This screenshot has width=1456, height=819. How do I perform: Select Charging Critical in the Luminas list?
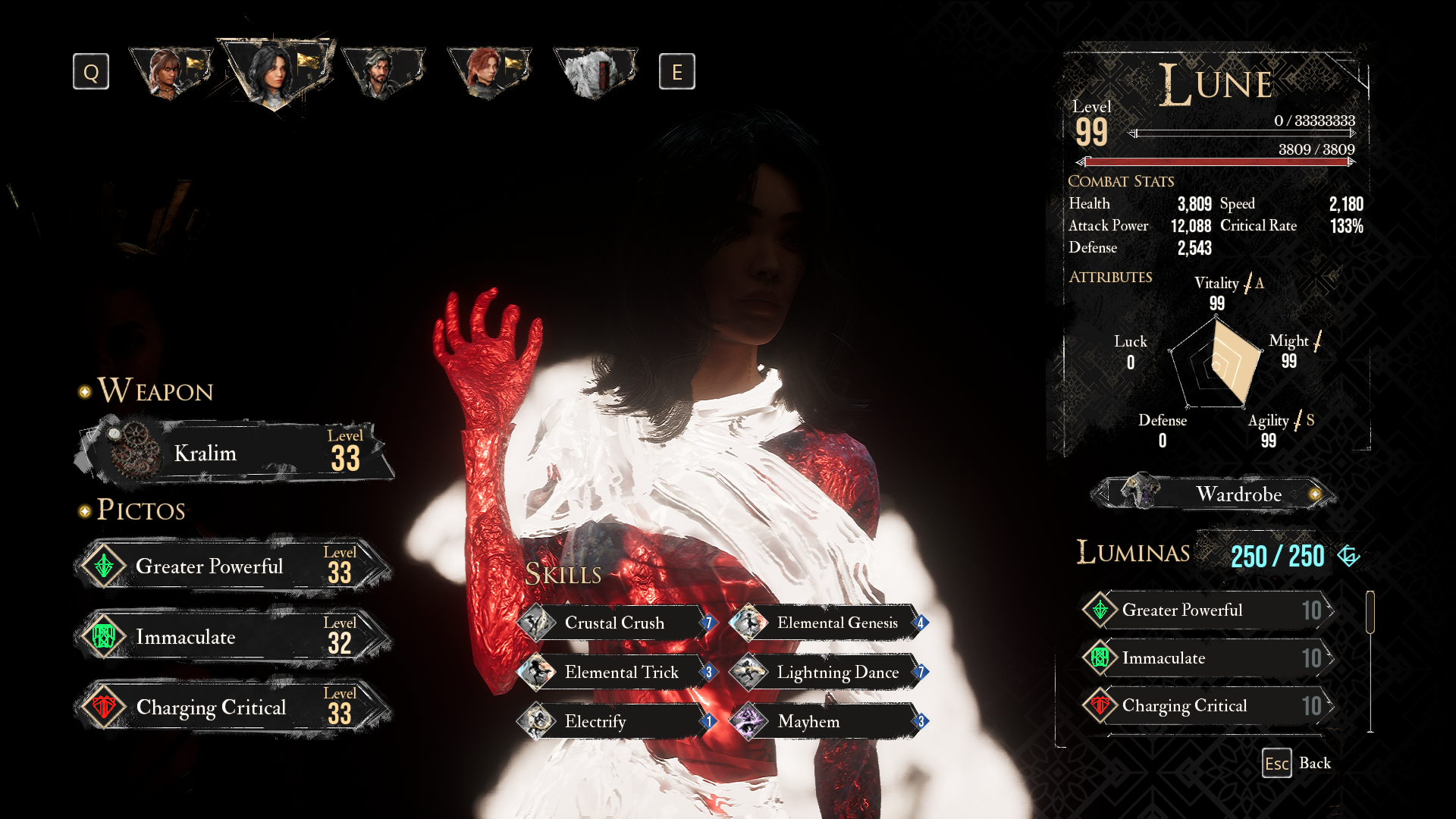(1207, 705)
